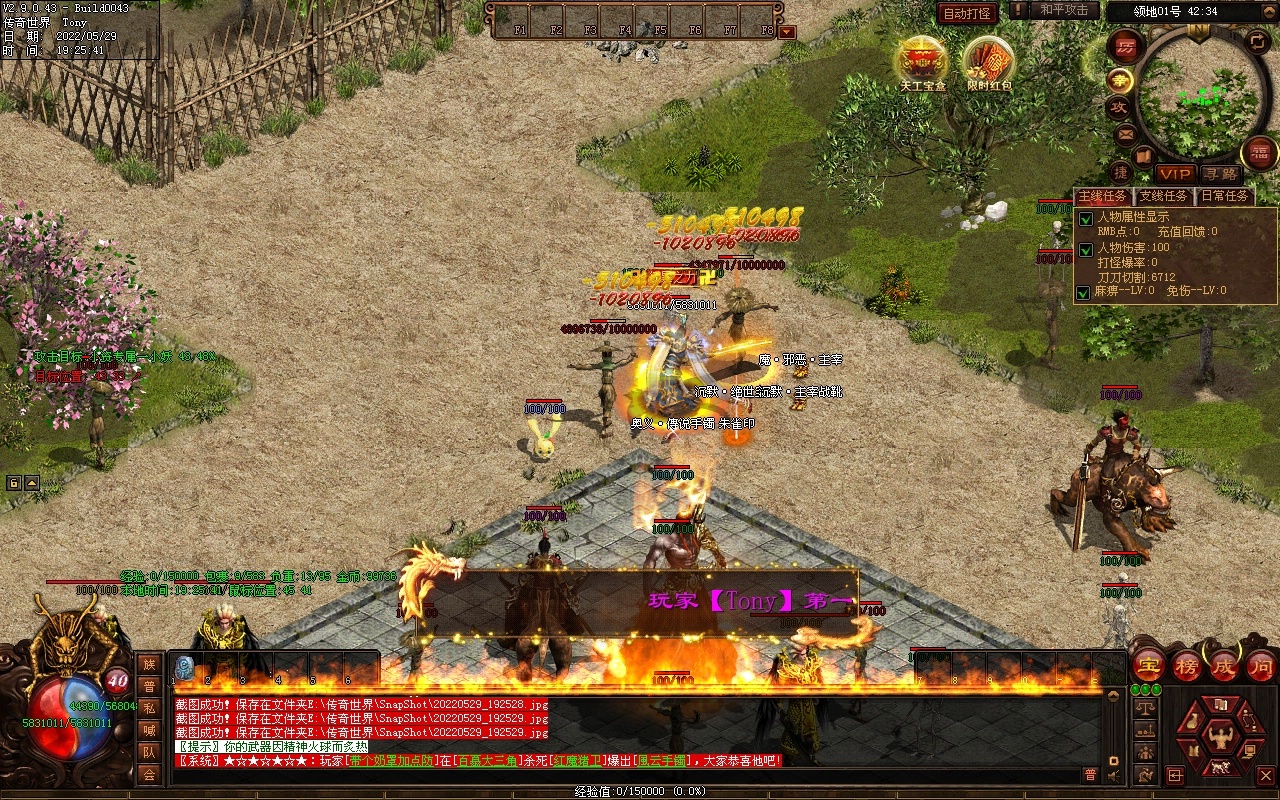Open the 宝 treasure shop button

click(x=1149, y=665)
